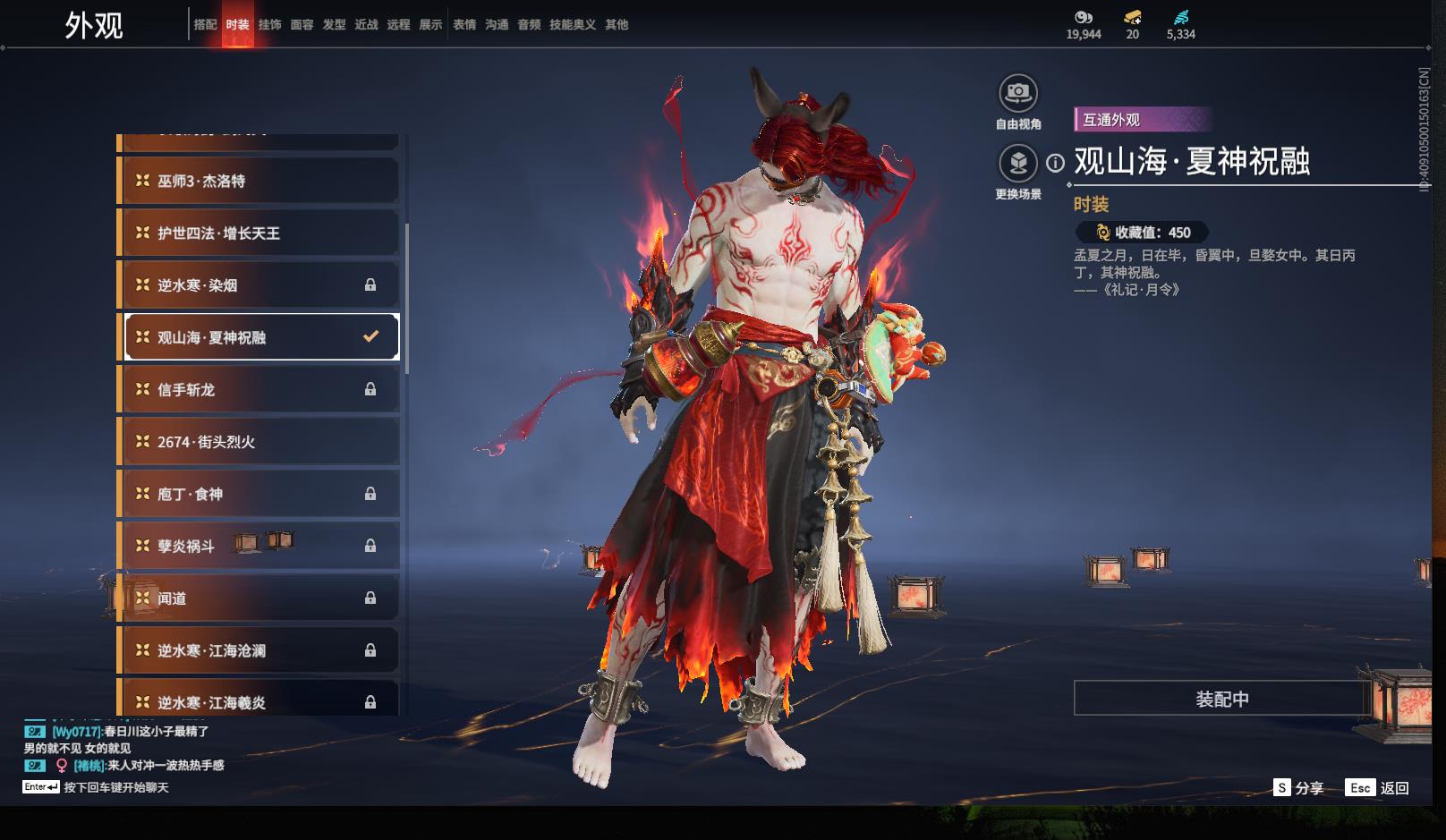Screen dimensions: 1446x840
Task: Pick the 2674·街头烈火 outfit
Action: click(259, 442)
